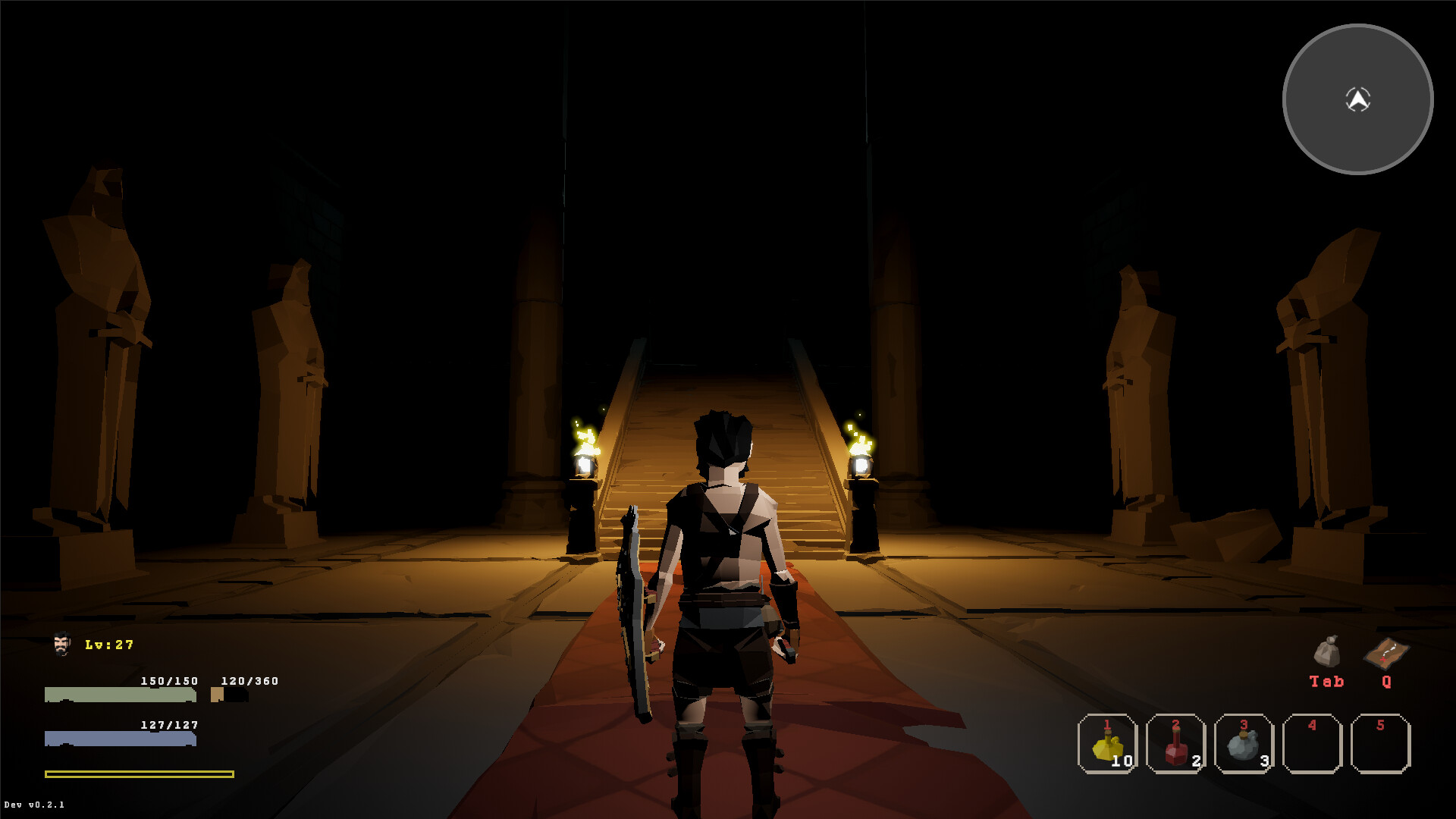Open the treasure map icon labeled Q
The image size is (1456, 819).
coord(1385,652)
